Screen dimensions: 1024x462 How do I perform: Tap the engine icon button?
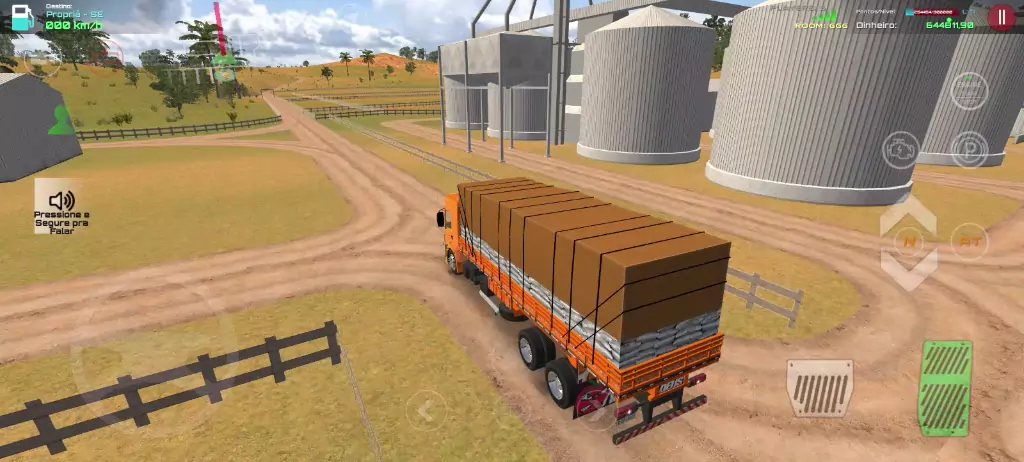pos(900,149)
